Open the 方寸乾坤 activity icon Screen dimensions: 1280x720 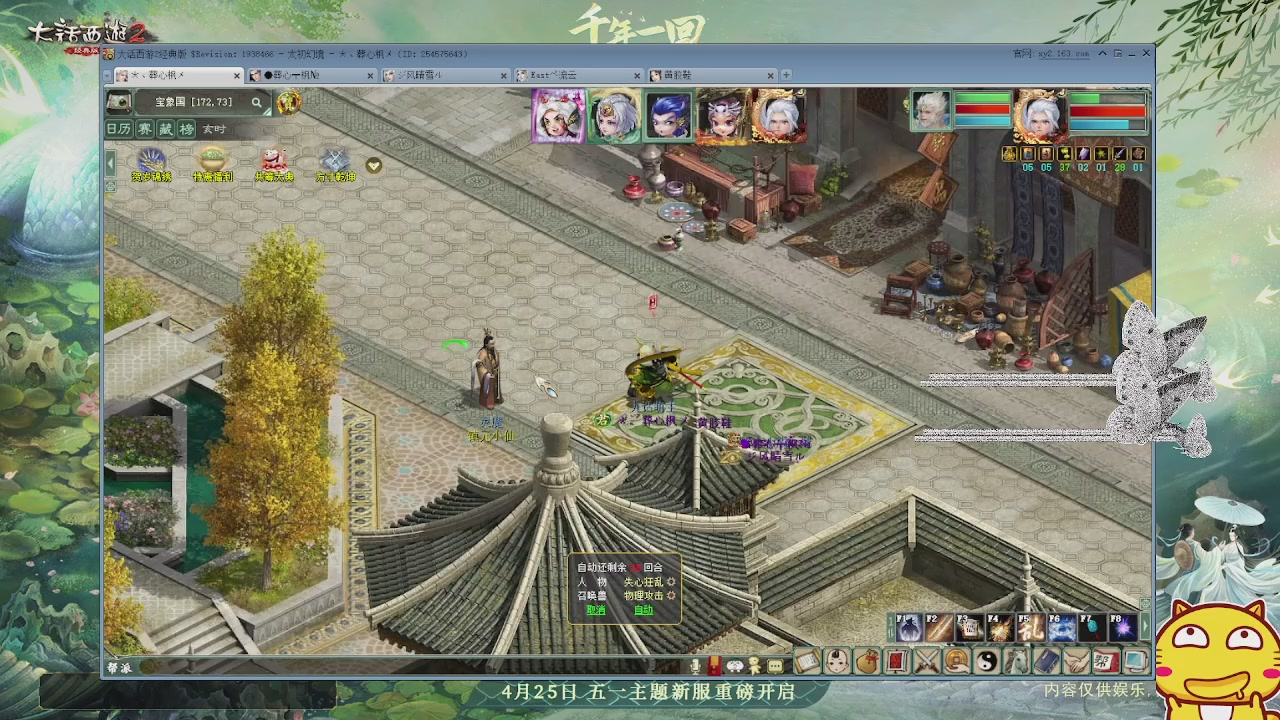click(x=332, y=163)
